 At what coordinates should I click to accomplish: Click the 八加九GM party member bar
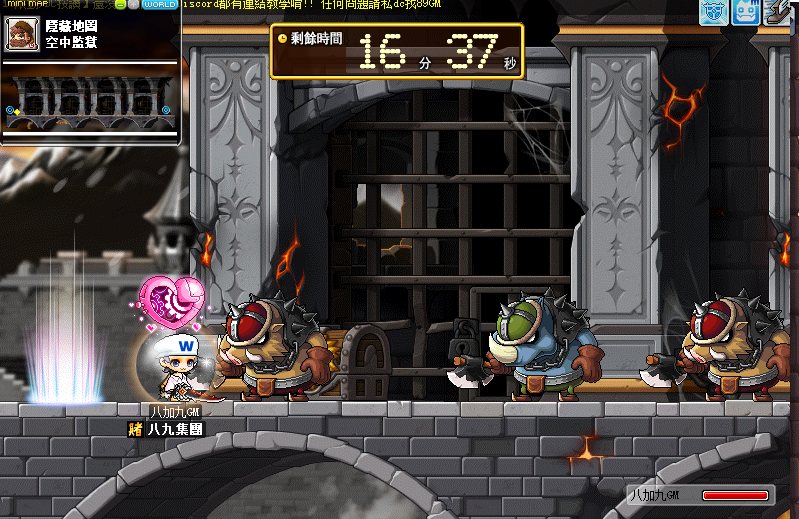tap(700, 494)
